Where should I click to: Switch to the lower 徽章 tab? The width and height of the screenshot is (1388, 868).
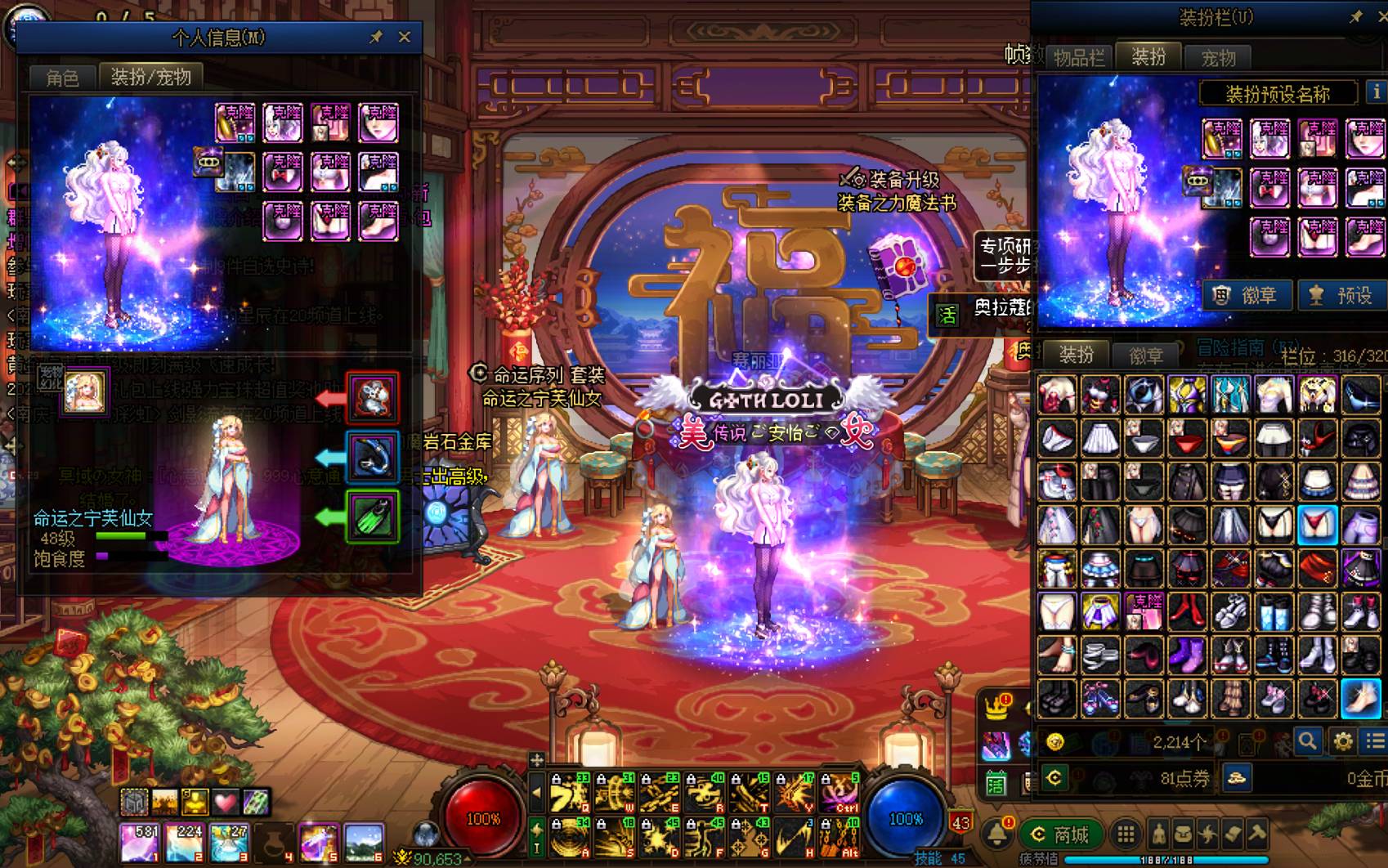click(x=1145, y=356)
